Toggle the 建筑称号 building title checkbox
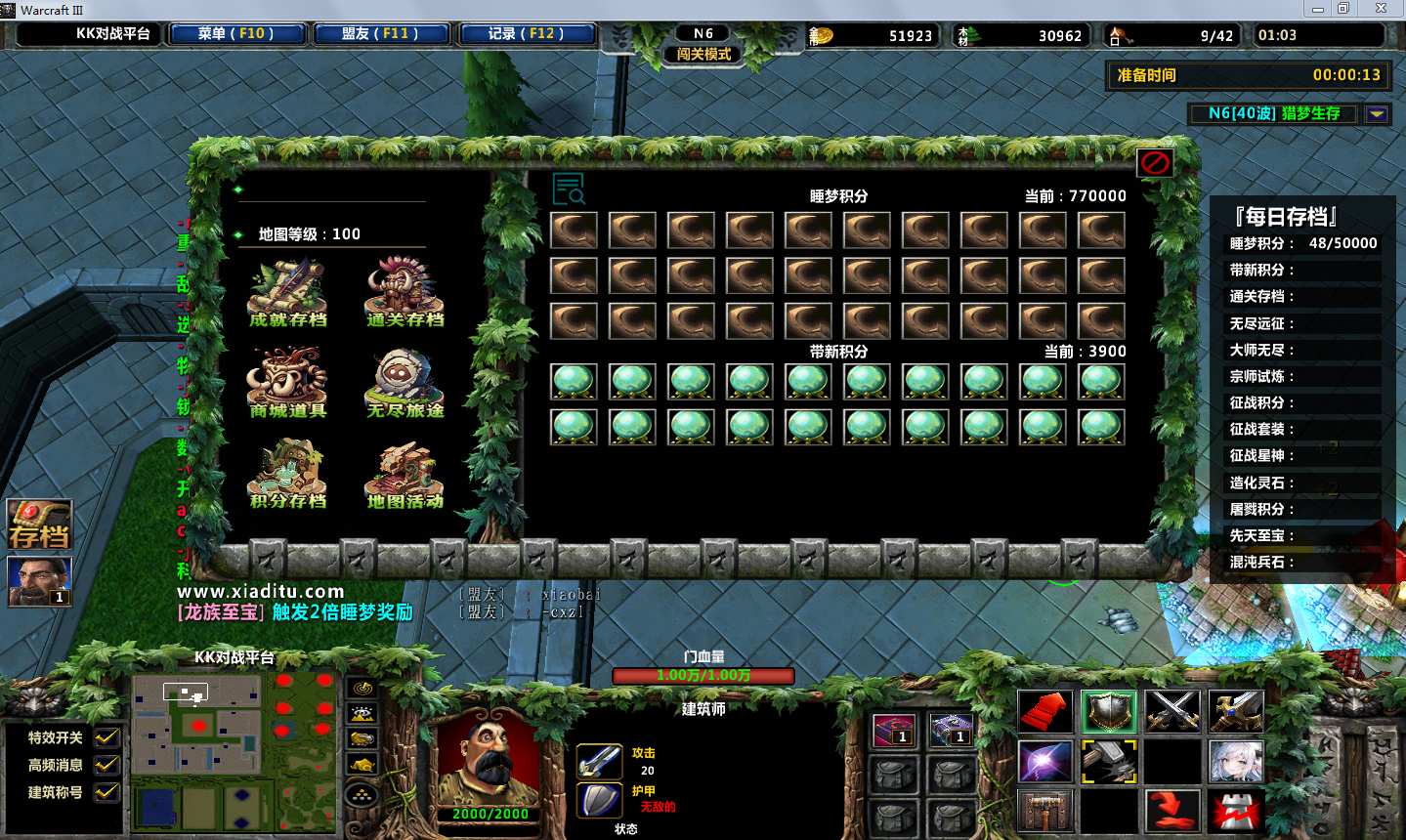This screenshot has height=840, width=1406. tap(107, 792)
